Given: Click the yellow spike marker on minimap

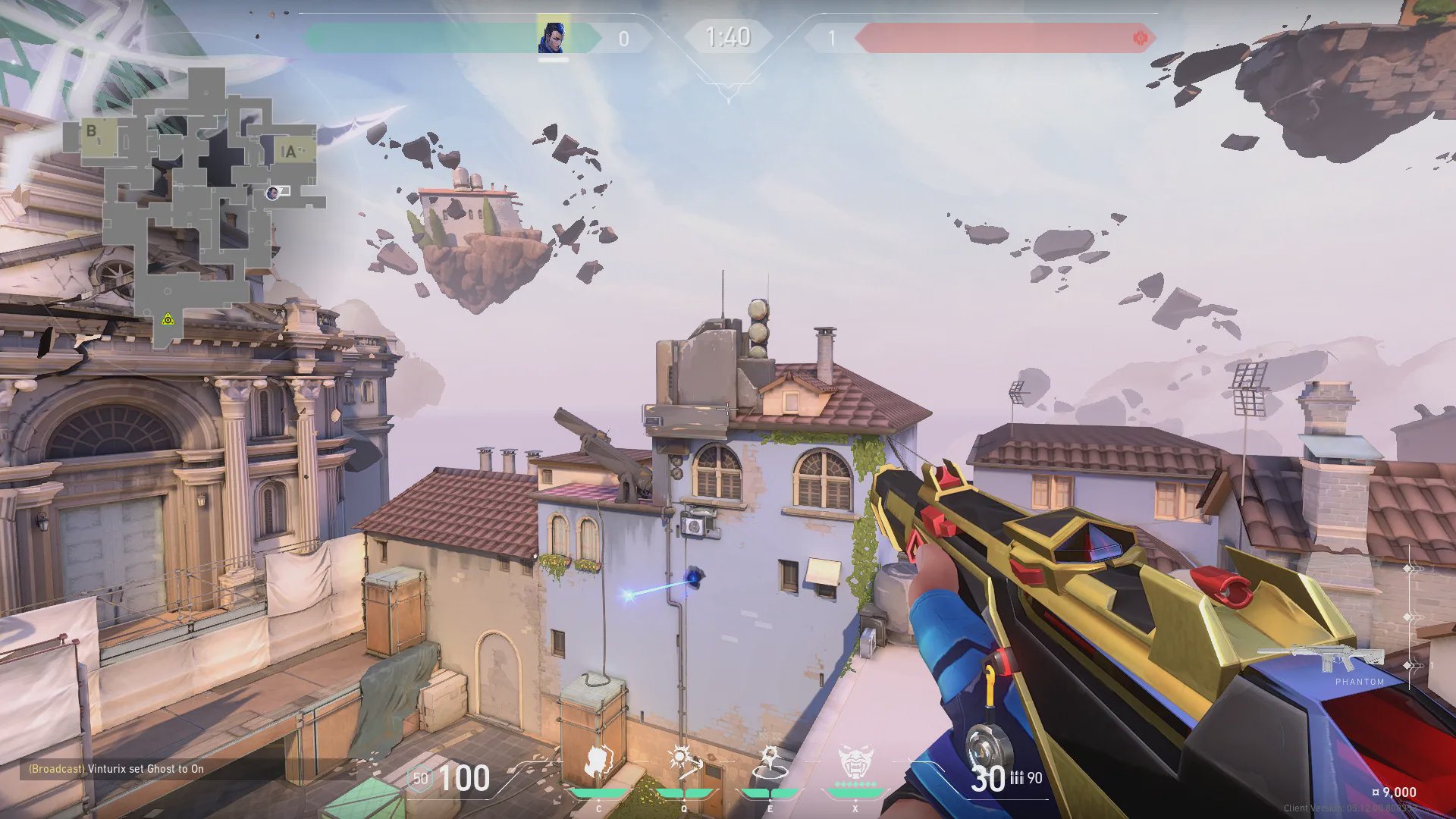Looking at the screenshot, I should pyautogui.click(x=168, y=320).
